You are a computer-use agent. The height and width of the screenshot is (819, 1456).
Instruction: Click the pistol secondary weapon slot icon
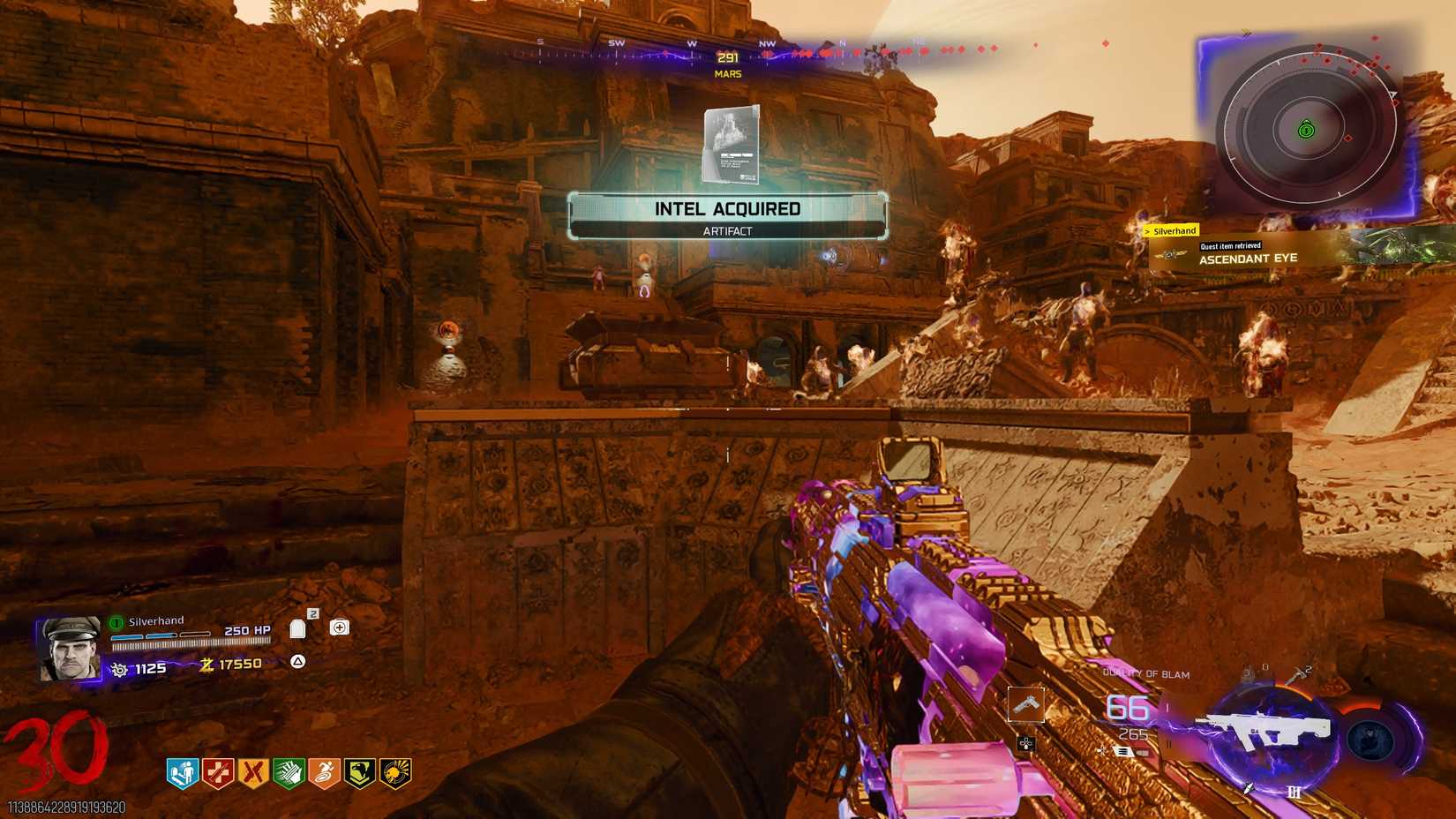[1027, 705]
